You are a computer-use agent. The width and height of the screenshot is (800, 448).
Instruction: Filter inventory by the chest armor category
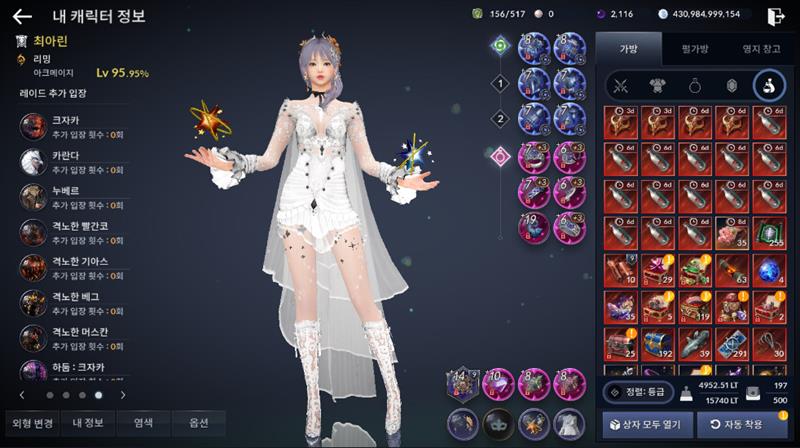click(656, 85)
